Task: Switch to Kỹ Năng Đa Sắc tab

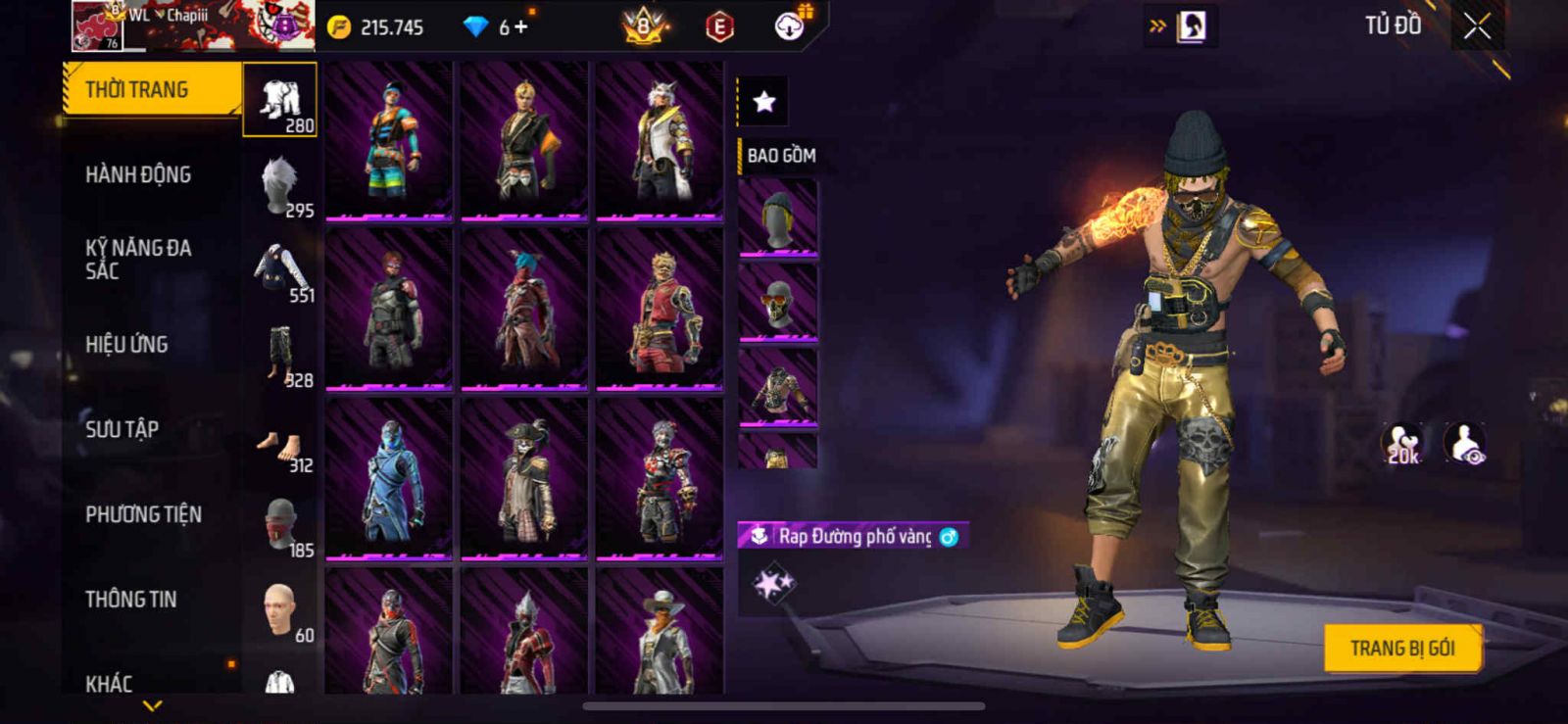Action: pos(138,260)
